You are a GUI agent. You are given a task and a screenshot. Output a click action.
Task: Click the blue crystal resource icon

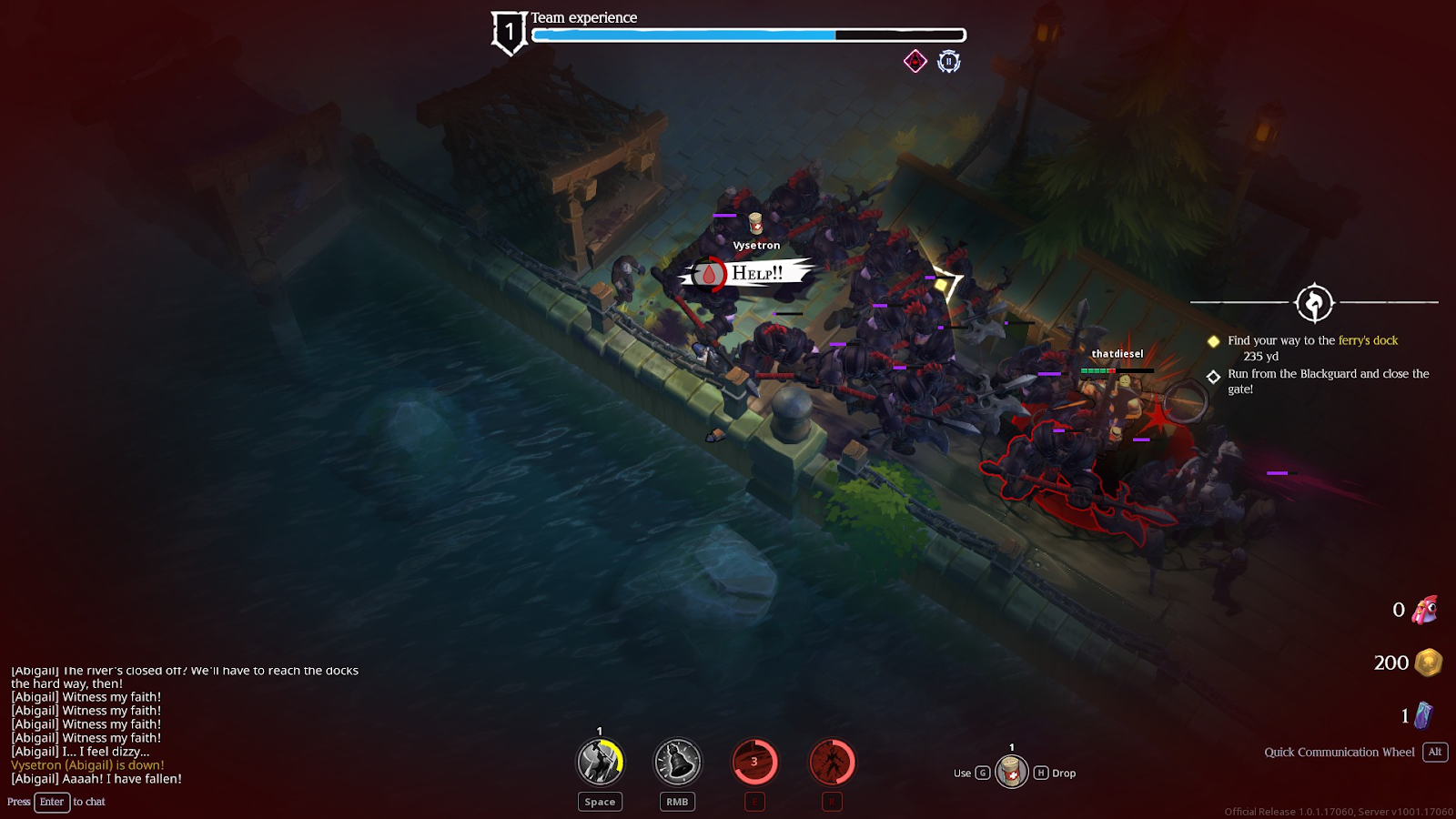pos(1424,715)
